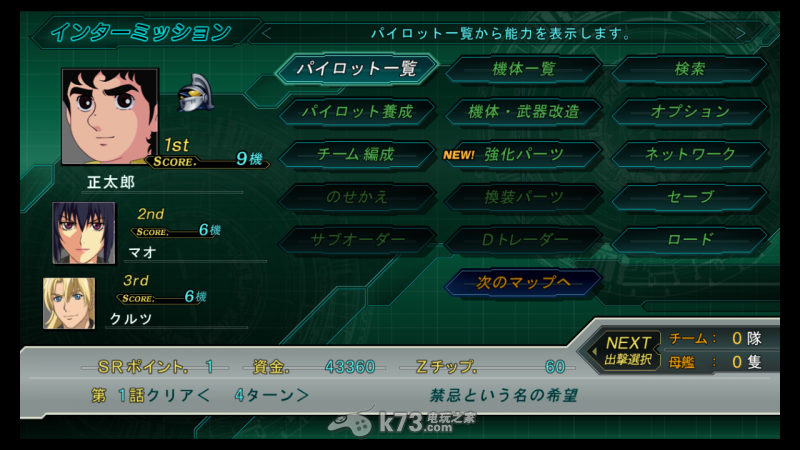Click マオ's second-place portrait

pyautogui.click(x=84, y=232)
